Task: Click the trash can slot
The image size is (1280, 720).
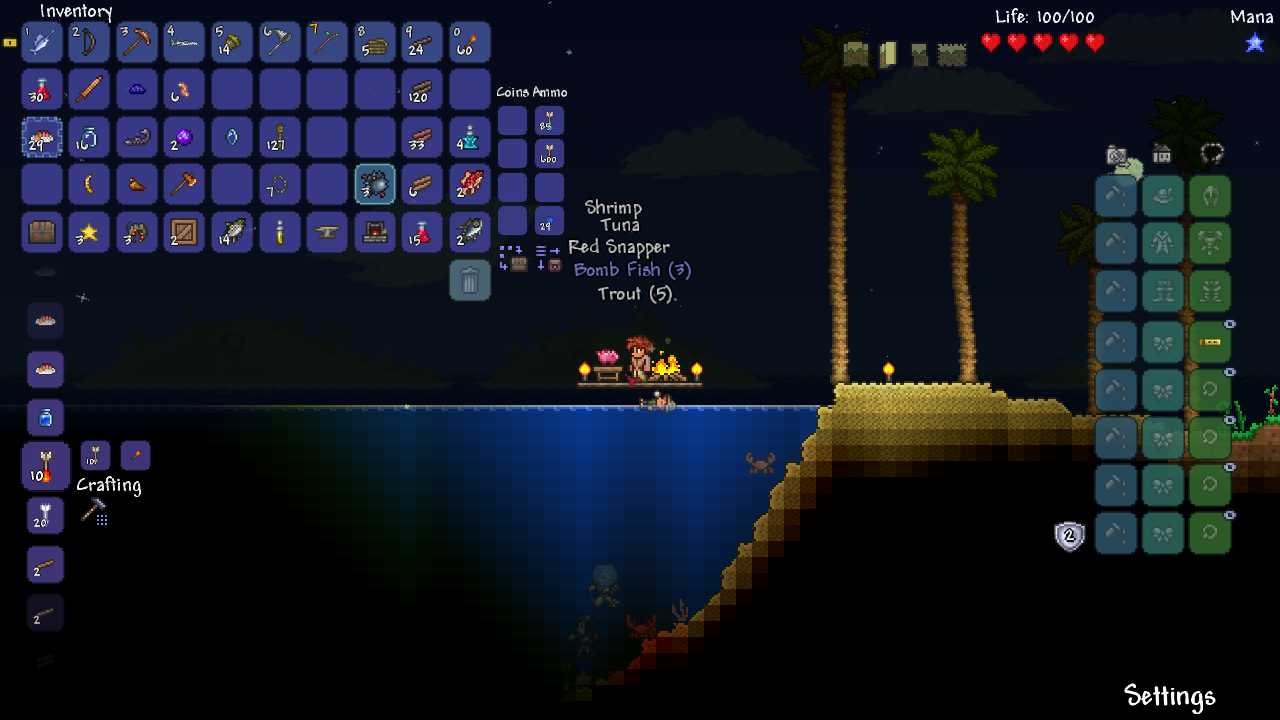Action: (470, 280)
